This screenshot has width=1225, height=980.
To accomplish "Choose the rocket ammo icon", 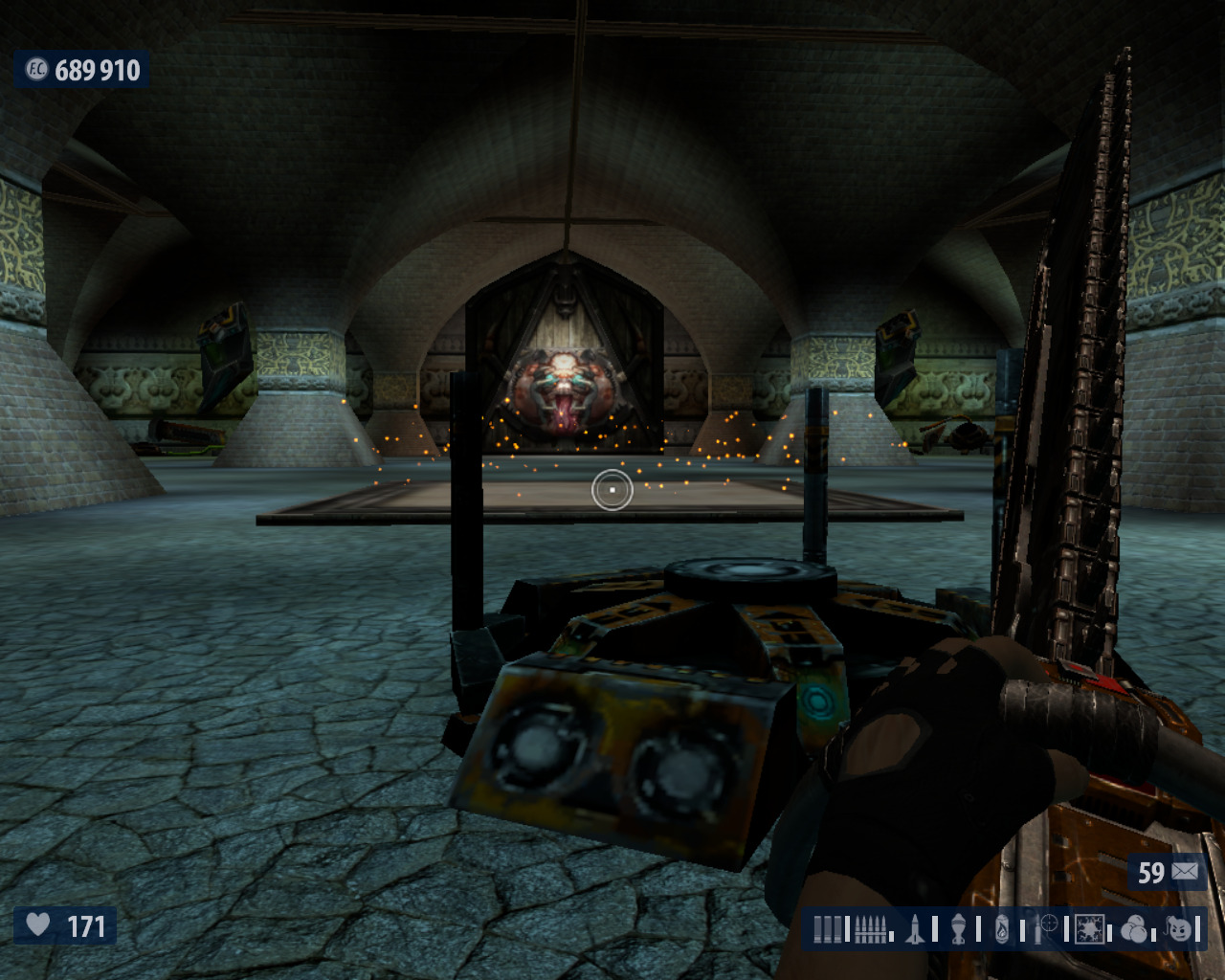I will [x=914, y=928].
